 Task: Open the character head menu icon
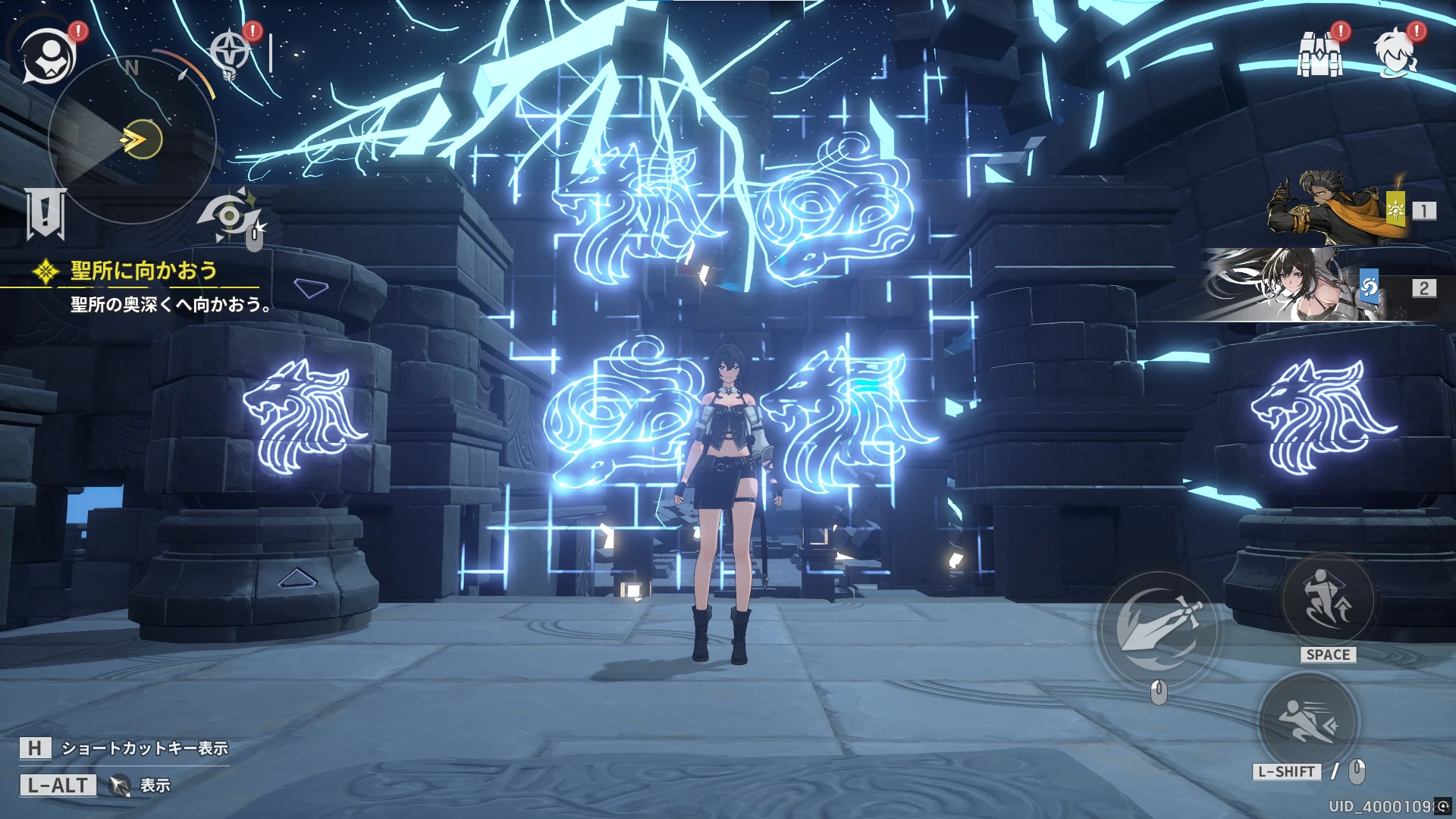[x=1395, y=53]
